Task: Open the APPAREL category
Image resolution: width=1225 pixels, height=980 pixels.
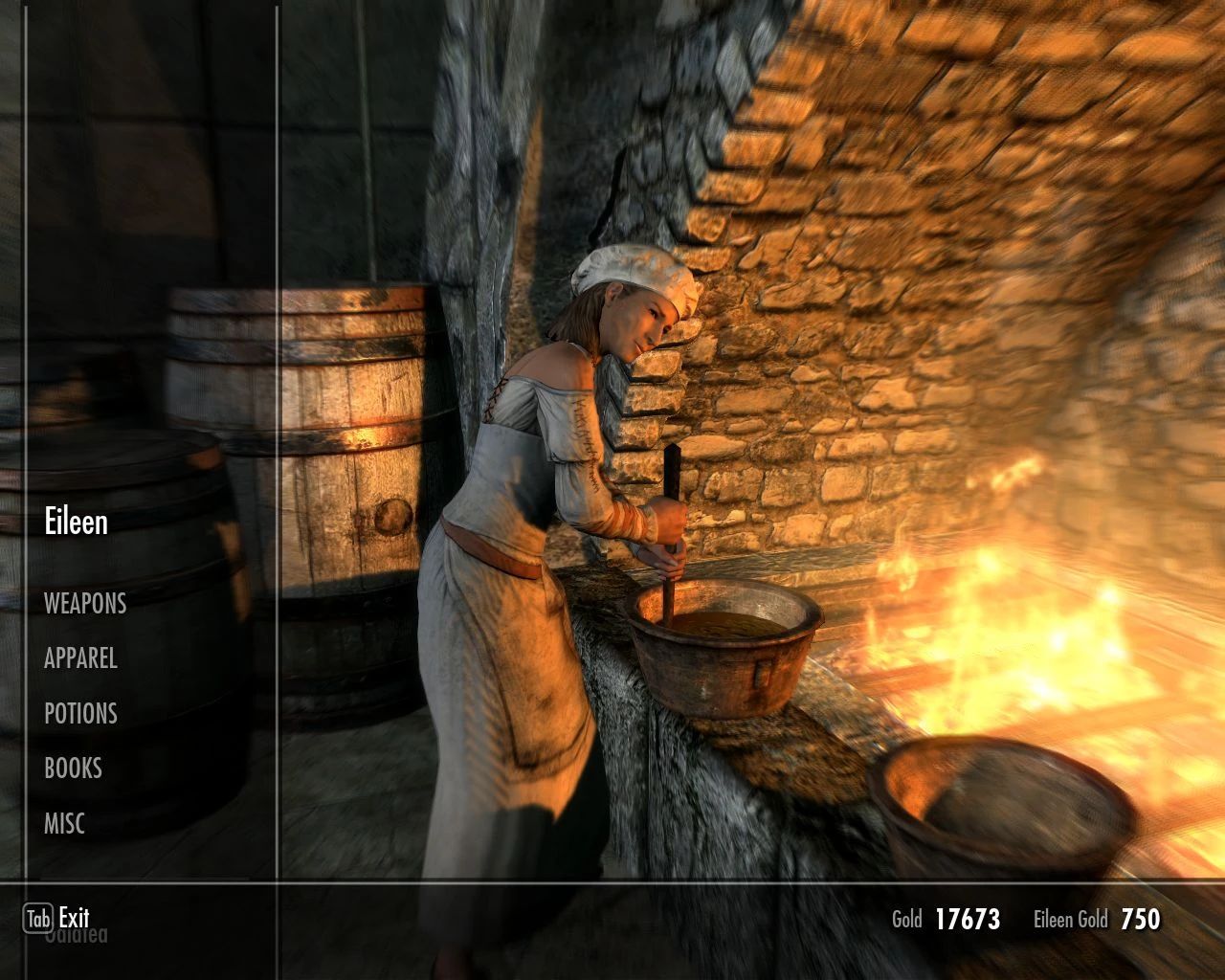Action: (x=81, y=658)
